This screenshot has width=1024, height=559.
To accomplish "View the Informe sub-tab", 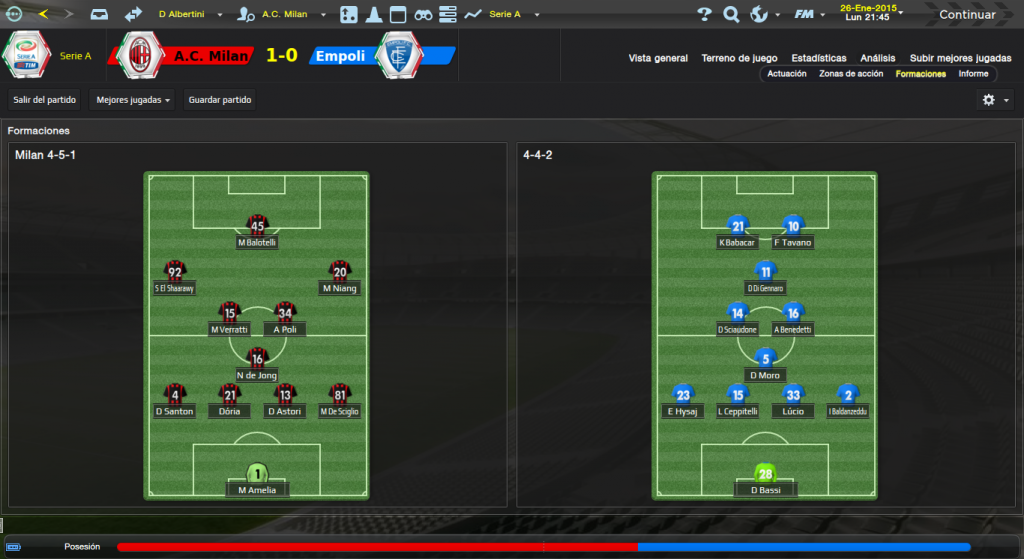I will point(973,74).
